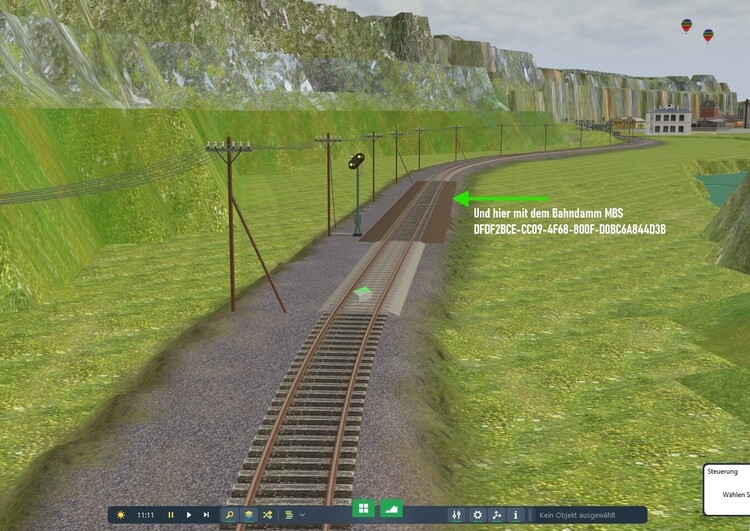Click the connected-nodes icon in the toolbar
The width and height of the screenshot is (750, 531).
coord(497,514)
